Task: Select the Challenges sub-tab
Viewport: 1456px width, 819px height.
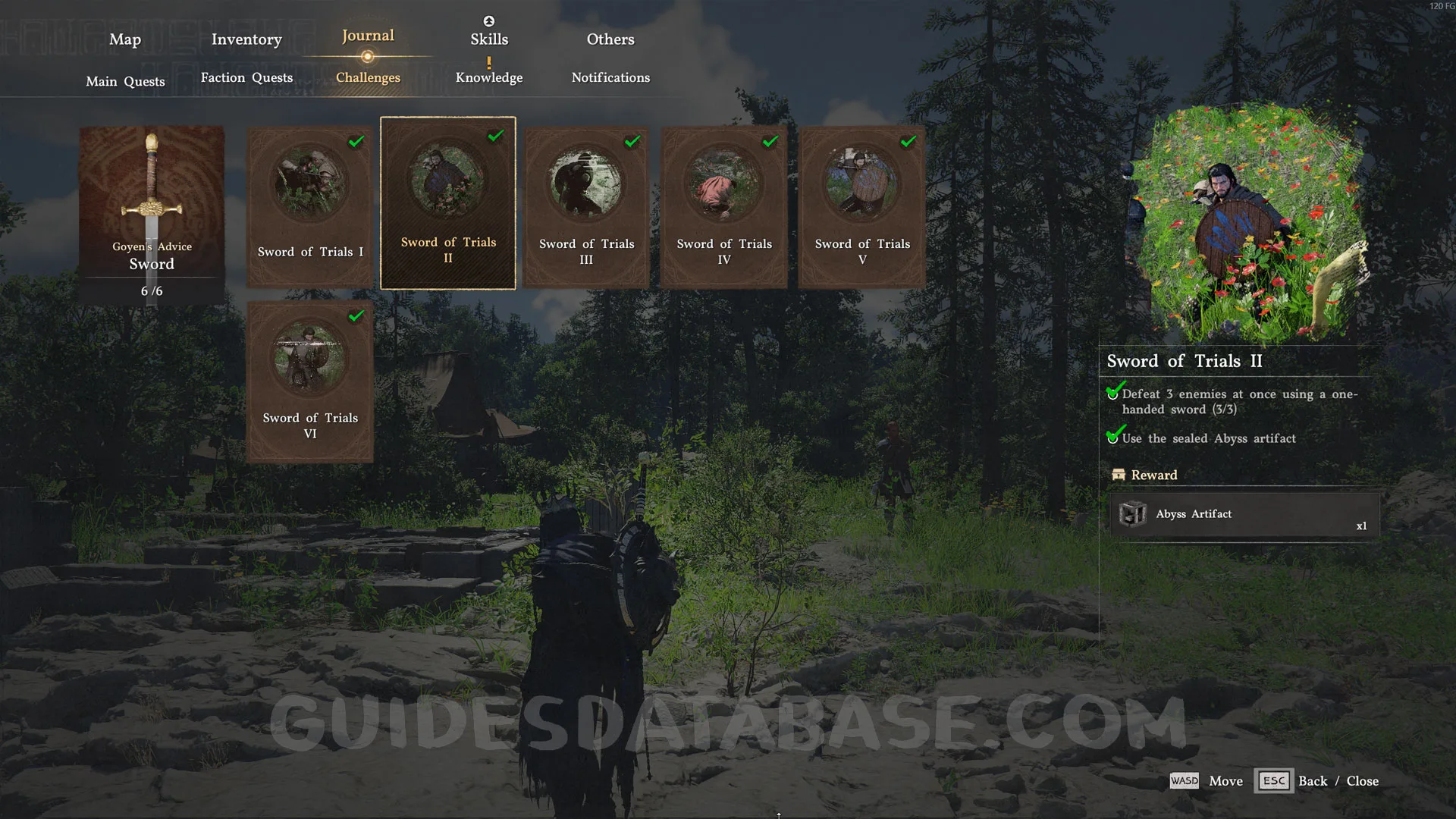Action: click(368, 77)
